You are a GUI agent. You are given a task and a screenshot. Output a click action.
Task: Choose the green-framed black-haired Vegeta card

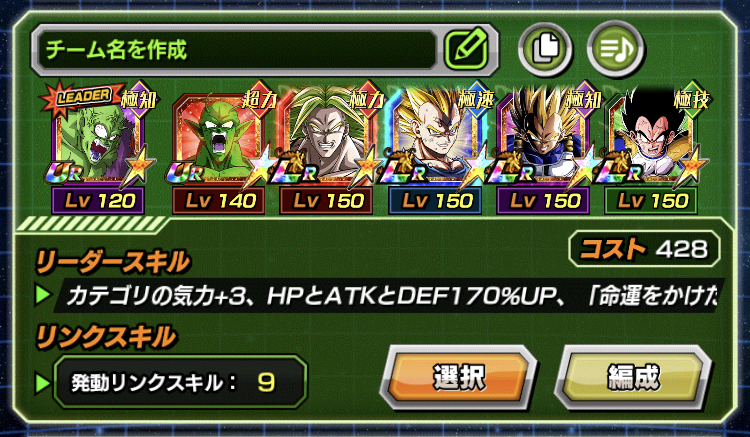653,148
